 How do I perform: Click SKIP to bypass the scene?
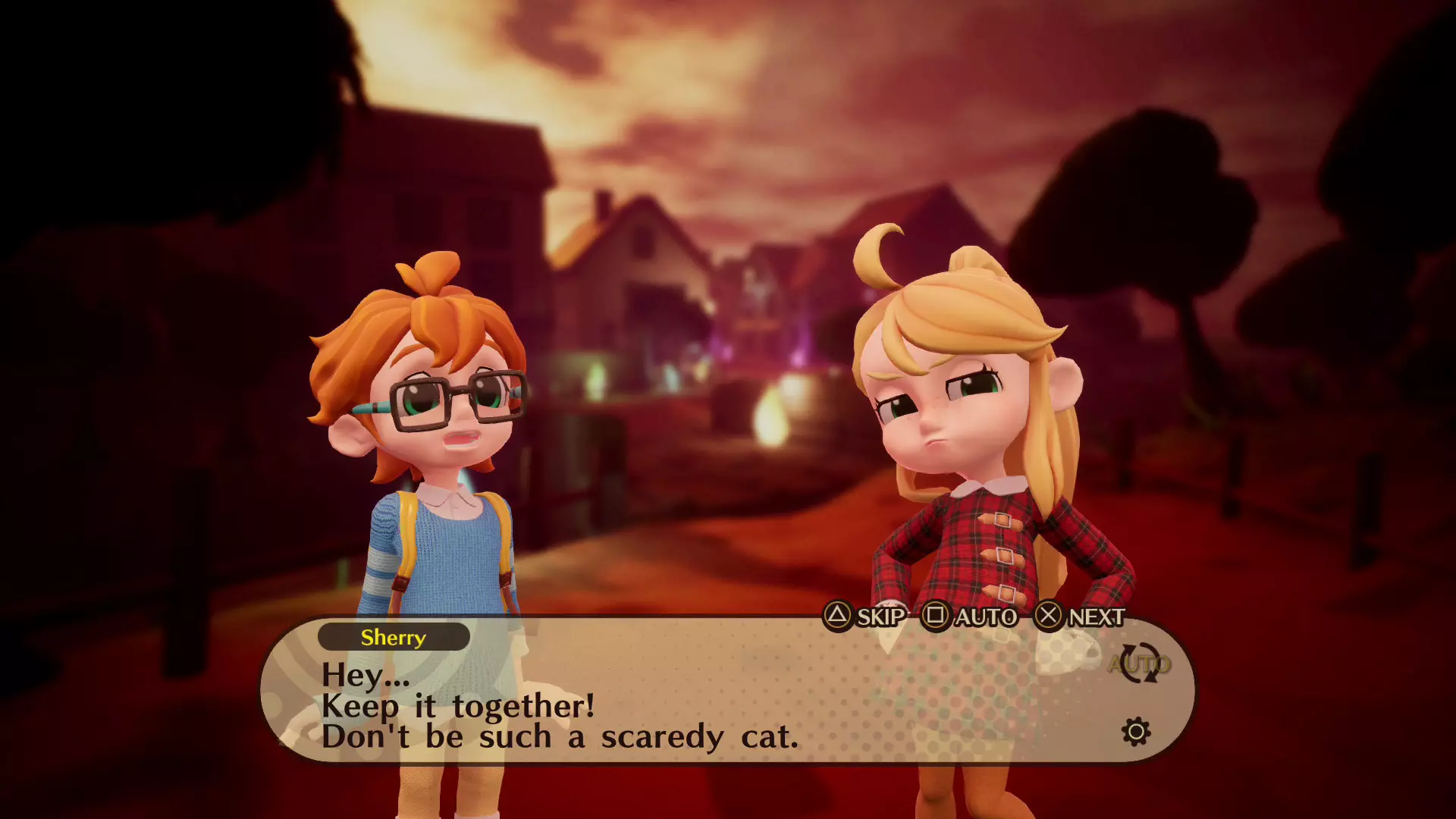(x=880, y=617)
